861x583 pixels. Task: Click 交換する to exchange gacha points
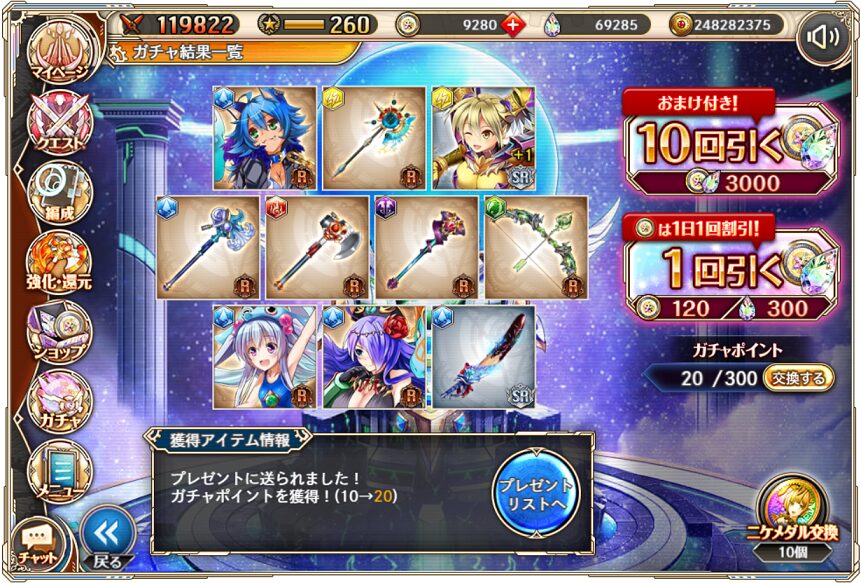pos(798,378)
